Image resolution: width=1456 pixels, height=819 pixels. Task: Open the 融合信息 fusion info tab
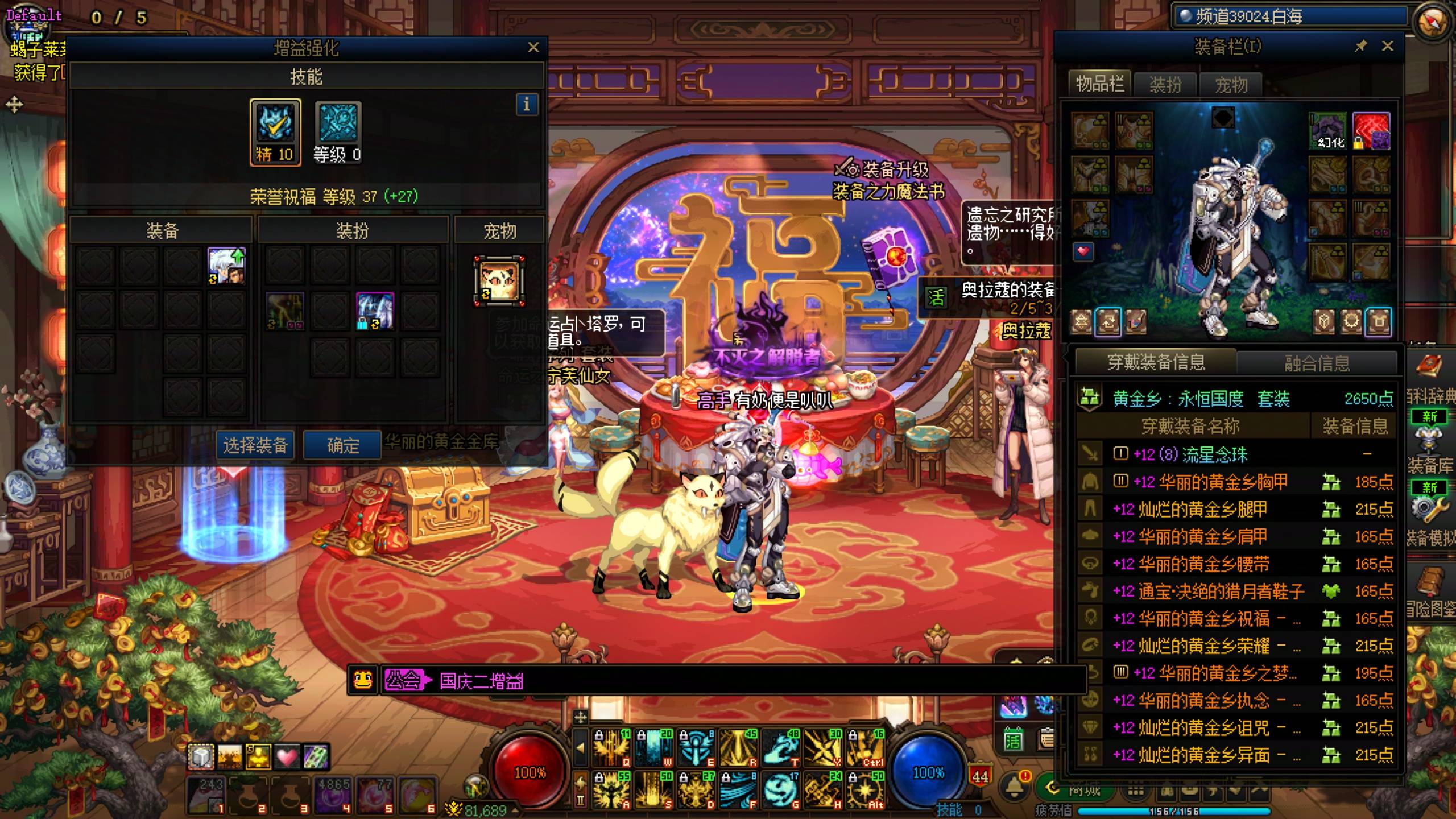coord(1317,363)
